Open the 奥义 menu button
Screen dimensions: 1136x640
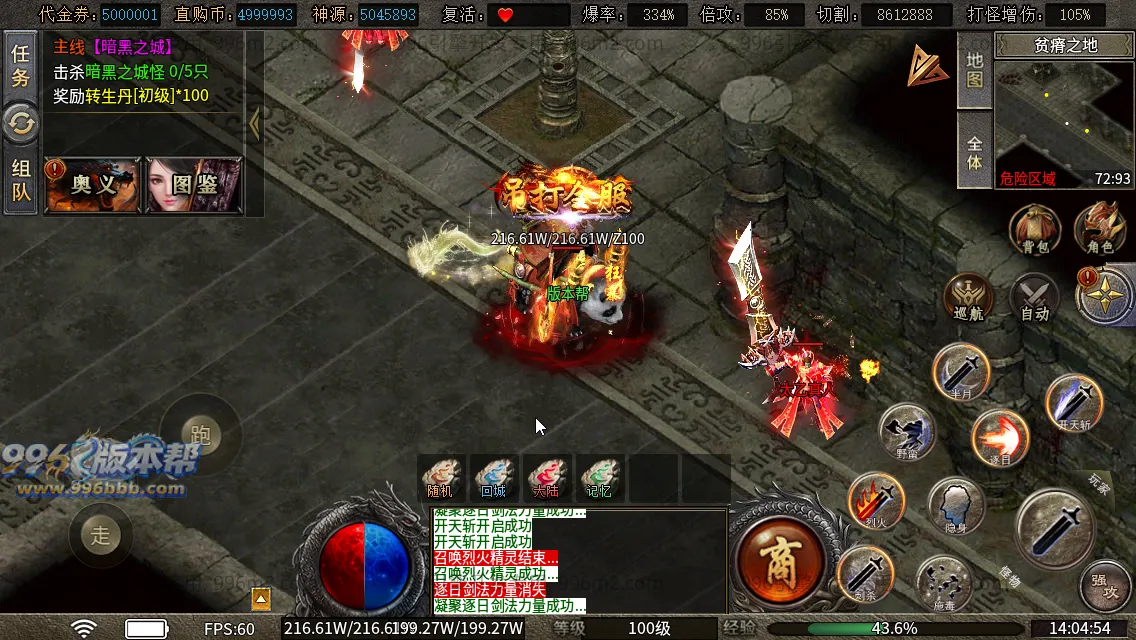(x=93, y=185)
